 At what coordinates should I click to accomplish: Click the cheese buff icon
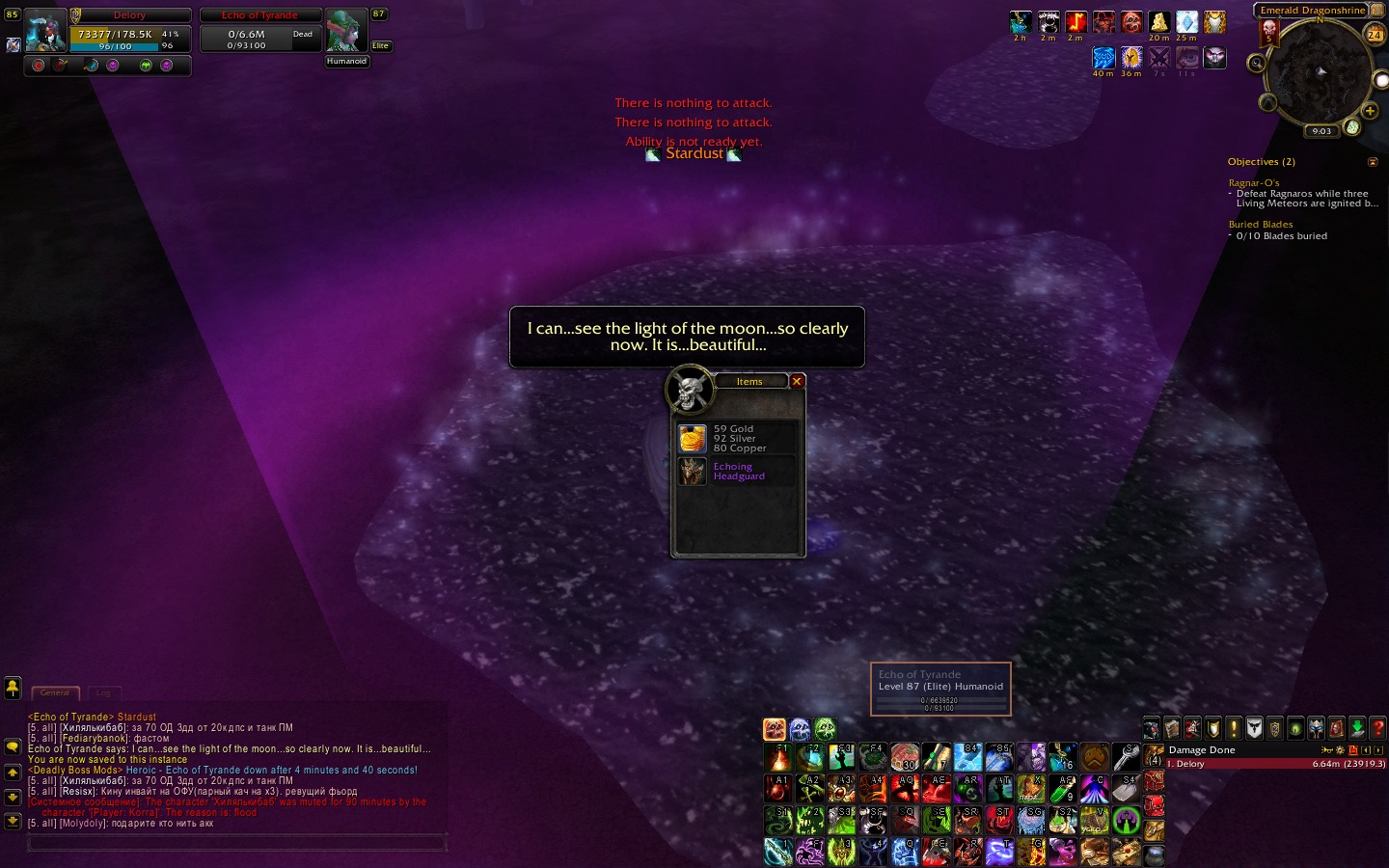(1159, 22)
